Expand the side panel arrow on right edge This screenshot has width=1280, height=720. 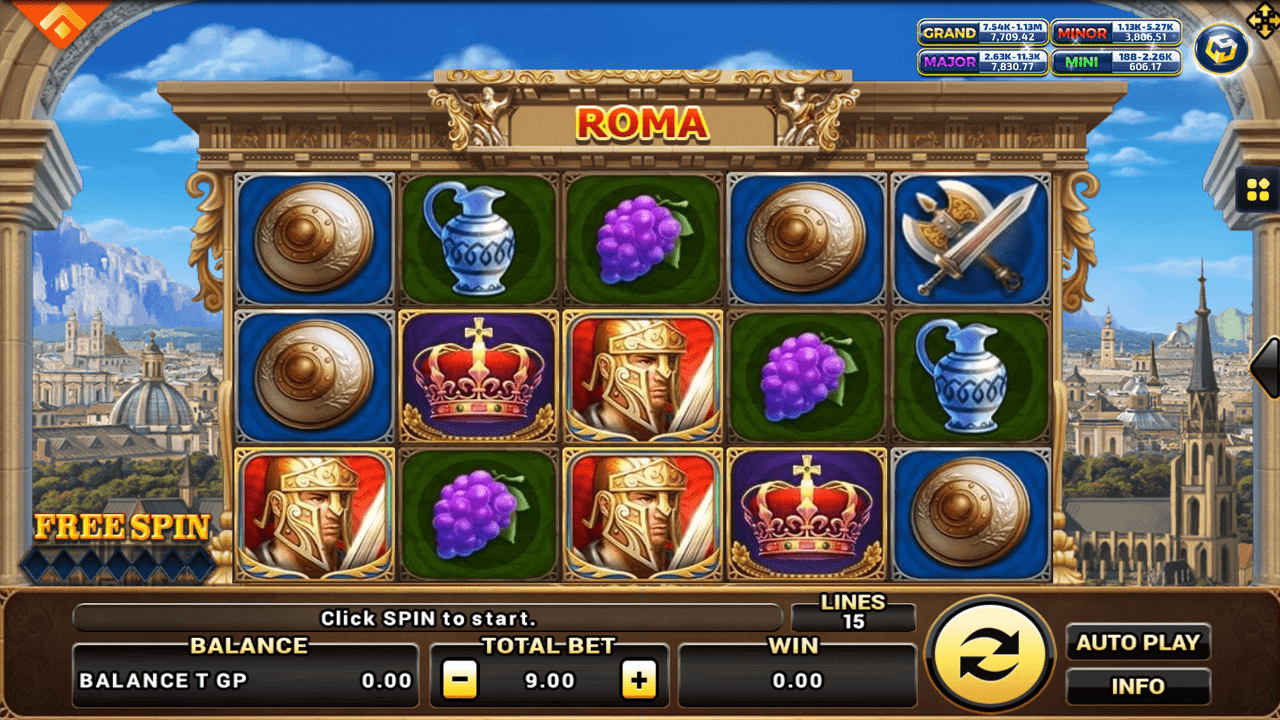[1266, 370]
